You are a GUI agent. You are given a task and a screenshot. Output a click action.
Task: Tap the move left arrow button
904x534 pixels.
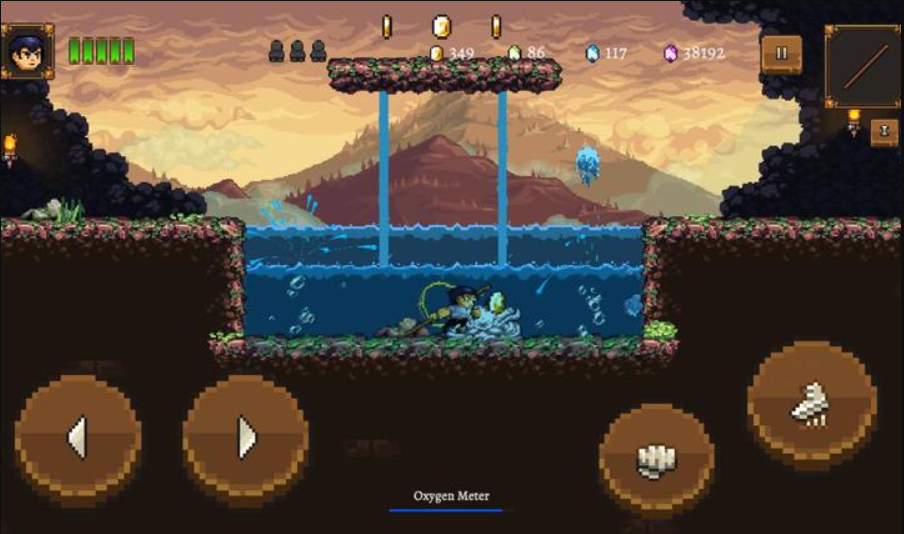pyautogui.click(x=77, y=437)
